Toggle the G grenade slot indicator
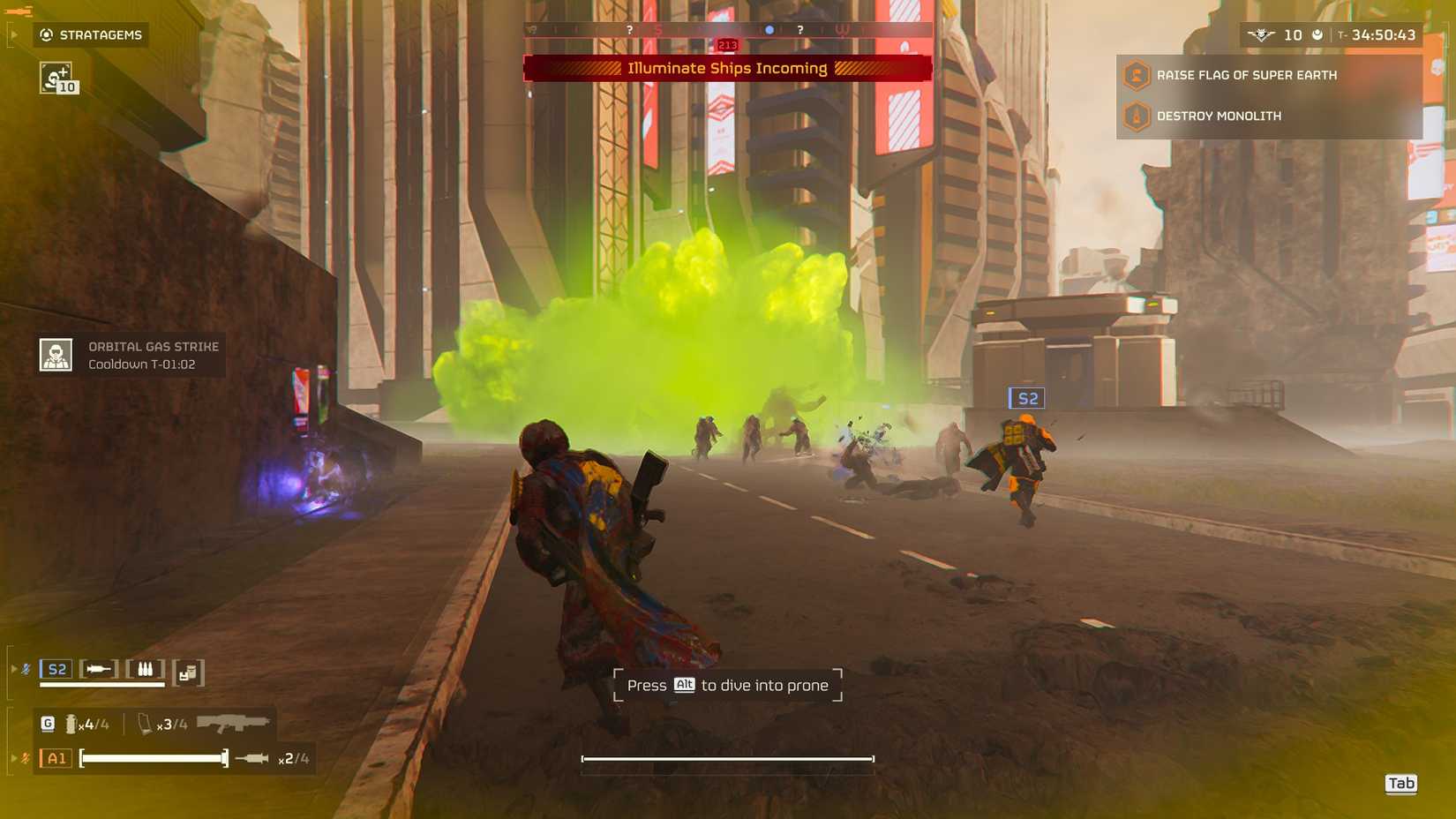This screenshot has width=1456, height=819. pos(49,722)
